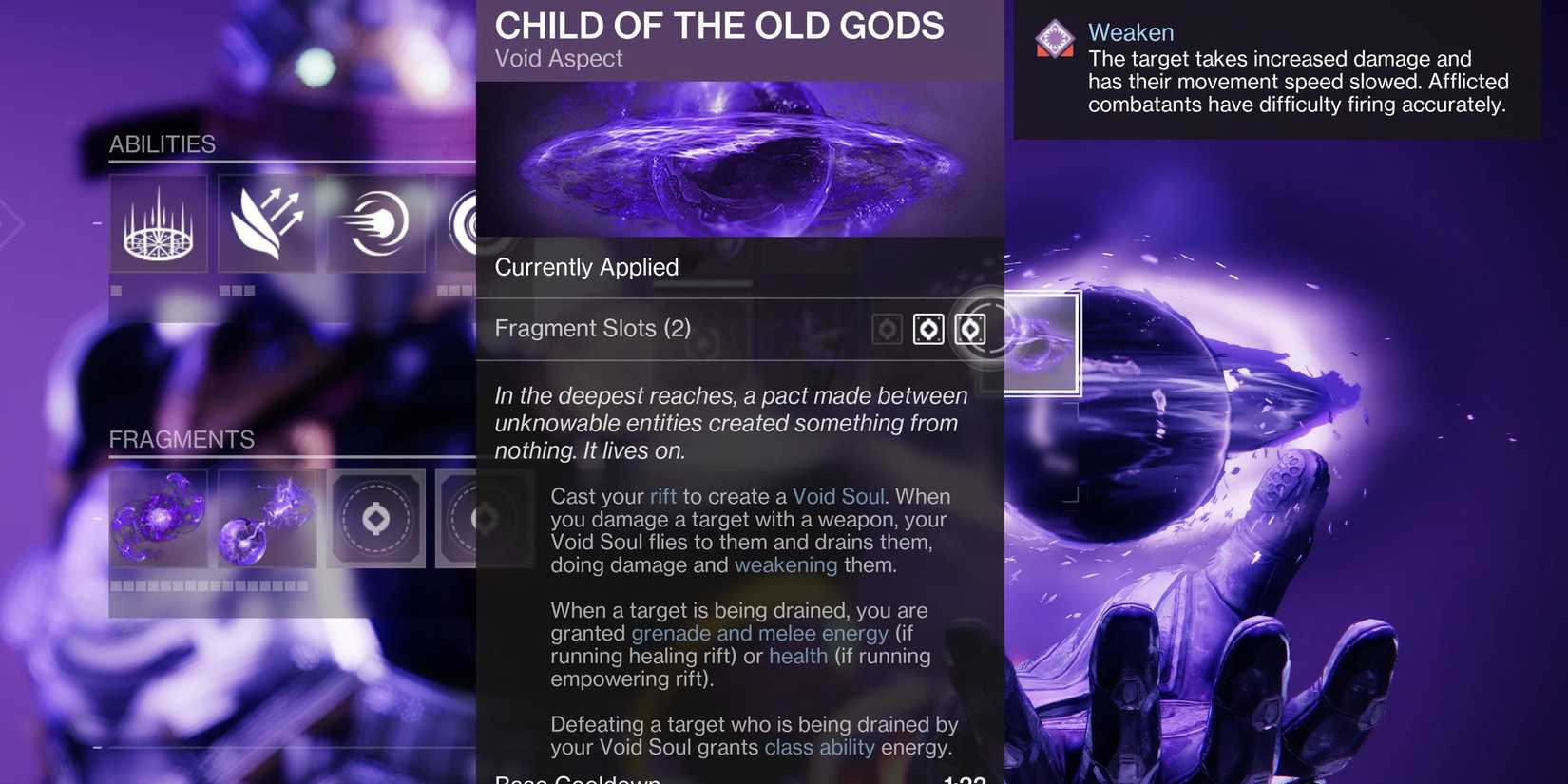Click the highlighted fragment slot icon beside Fragment Slots
1568x784 pixels.
click(x=969, y=329)
